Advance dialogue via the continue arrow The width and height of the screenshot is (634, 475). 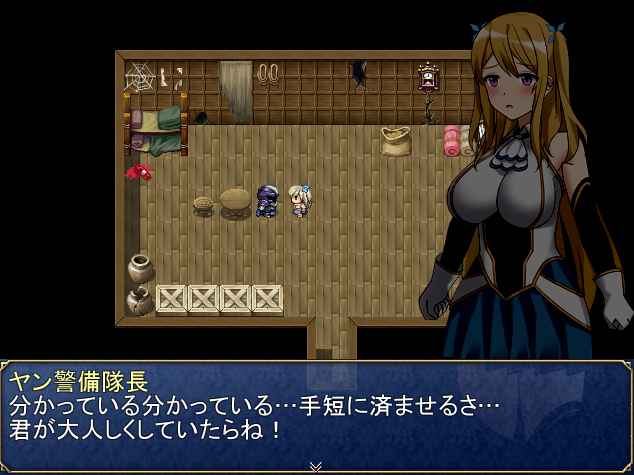[x=316, y=465]
